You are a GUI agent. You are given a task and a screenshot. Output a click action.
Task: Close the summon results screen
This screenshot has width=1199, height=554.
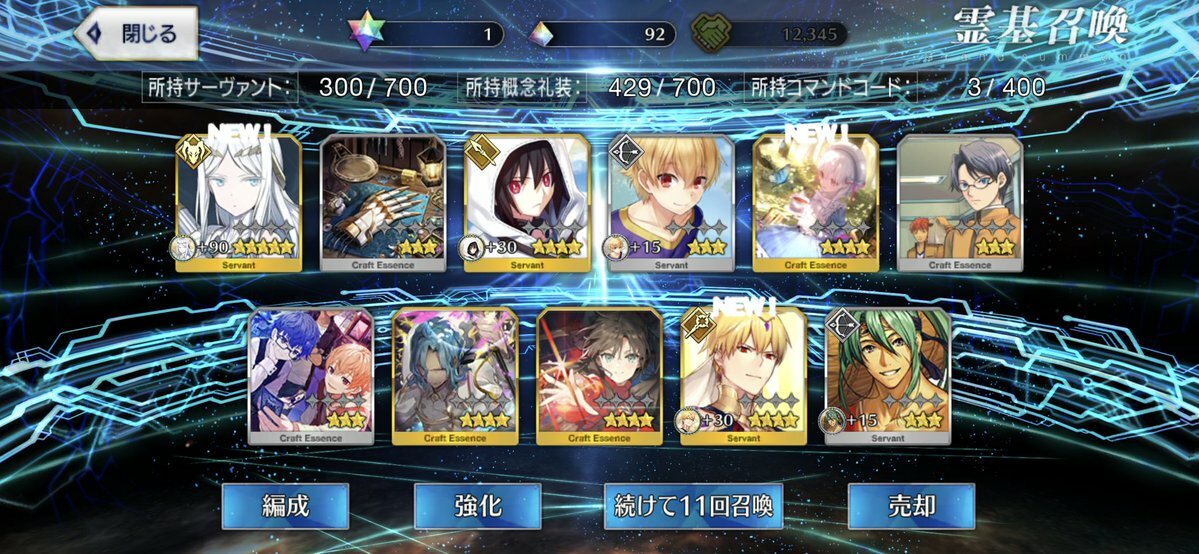135,33
